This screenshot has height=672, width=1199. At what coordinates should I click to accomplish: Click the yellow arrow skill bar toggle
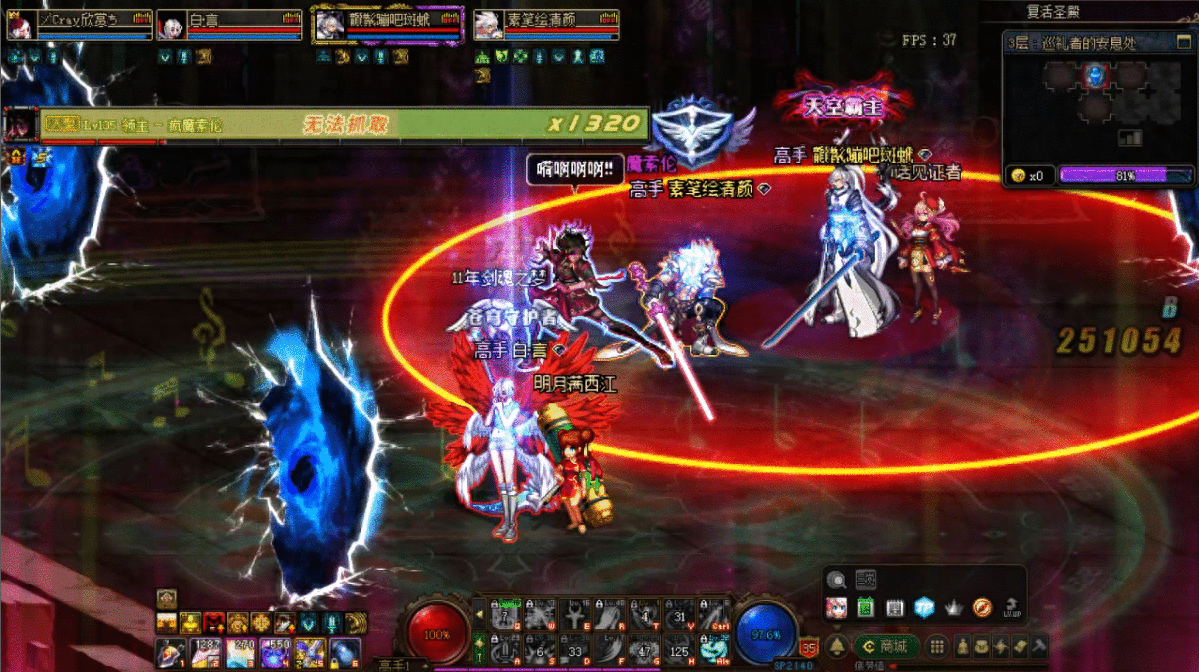point(480,614)
